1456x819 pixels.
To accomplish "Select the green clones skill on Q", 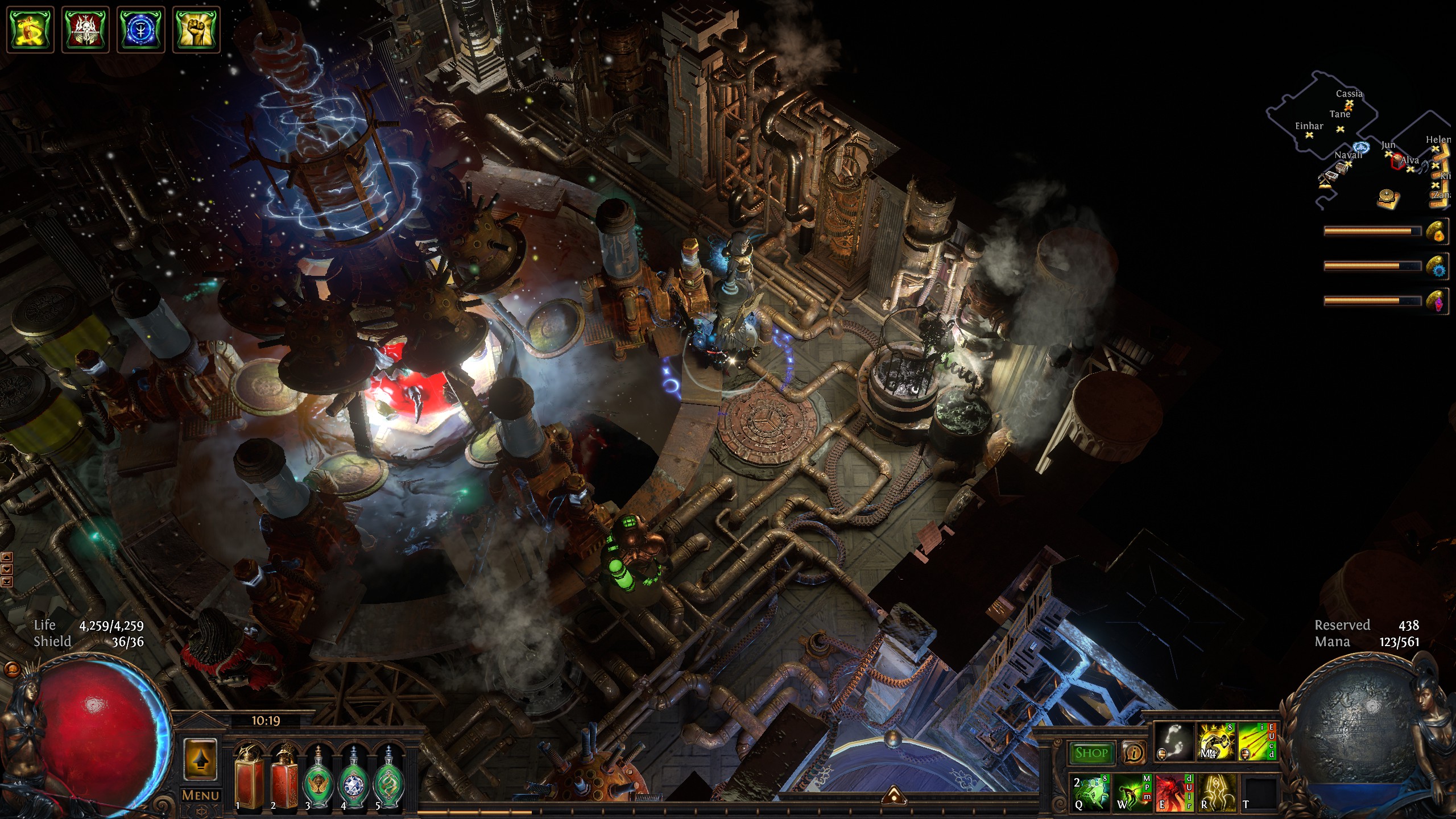I will tap(1091, 792).
